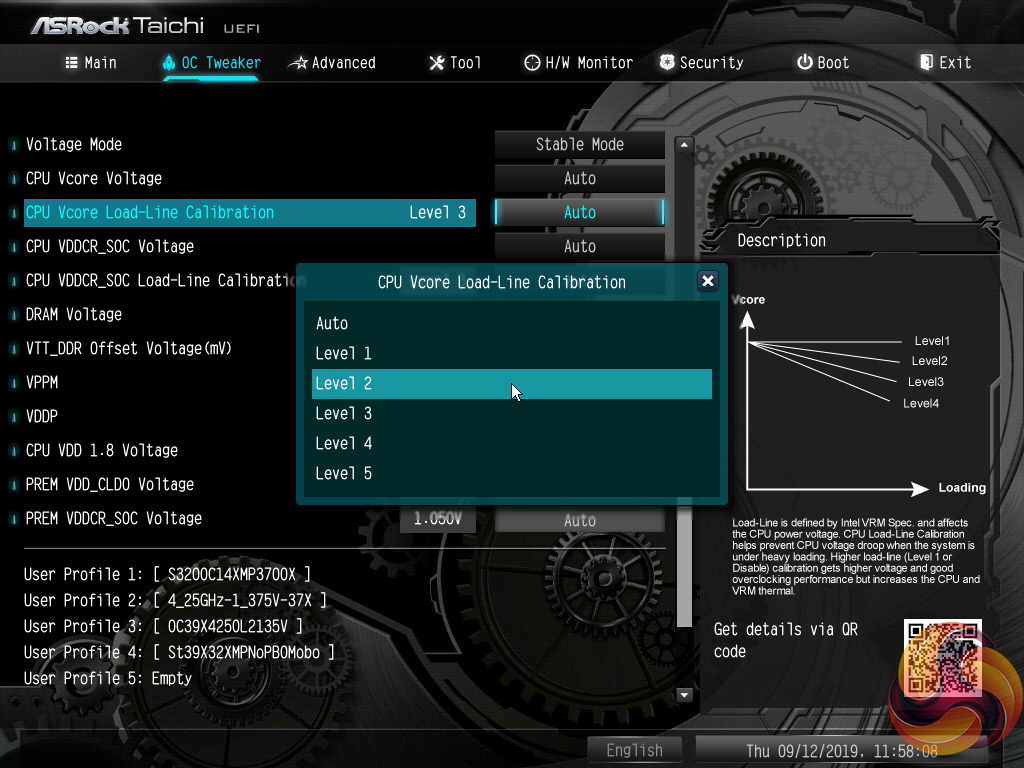Switch to the Security tab
Viewport: 1024px width, 768px height.
point(701,63)
